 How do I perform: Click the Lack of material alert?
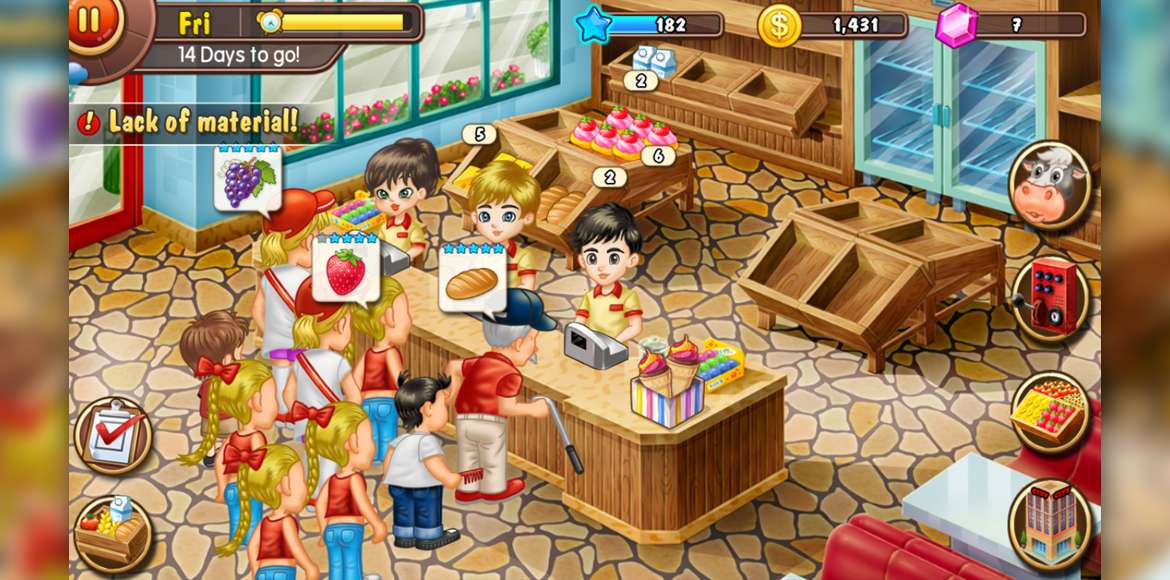tap(190, 123)
